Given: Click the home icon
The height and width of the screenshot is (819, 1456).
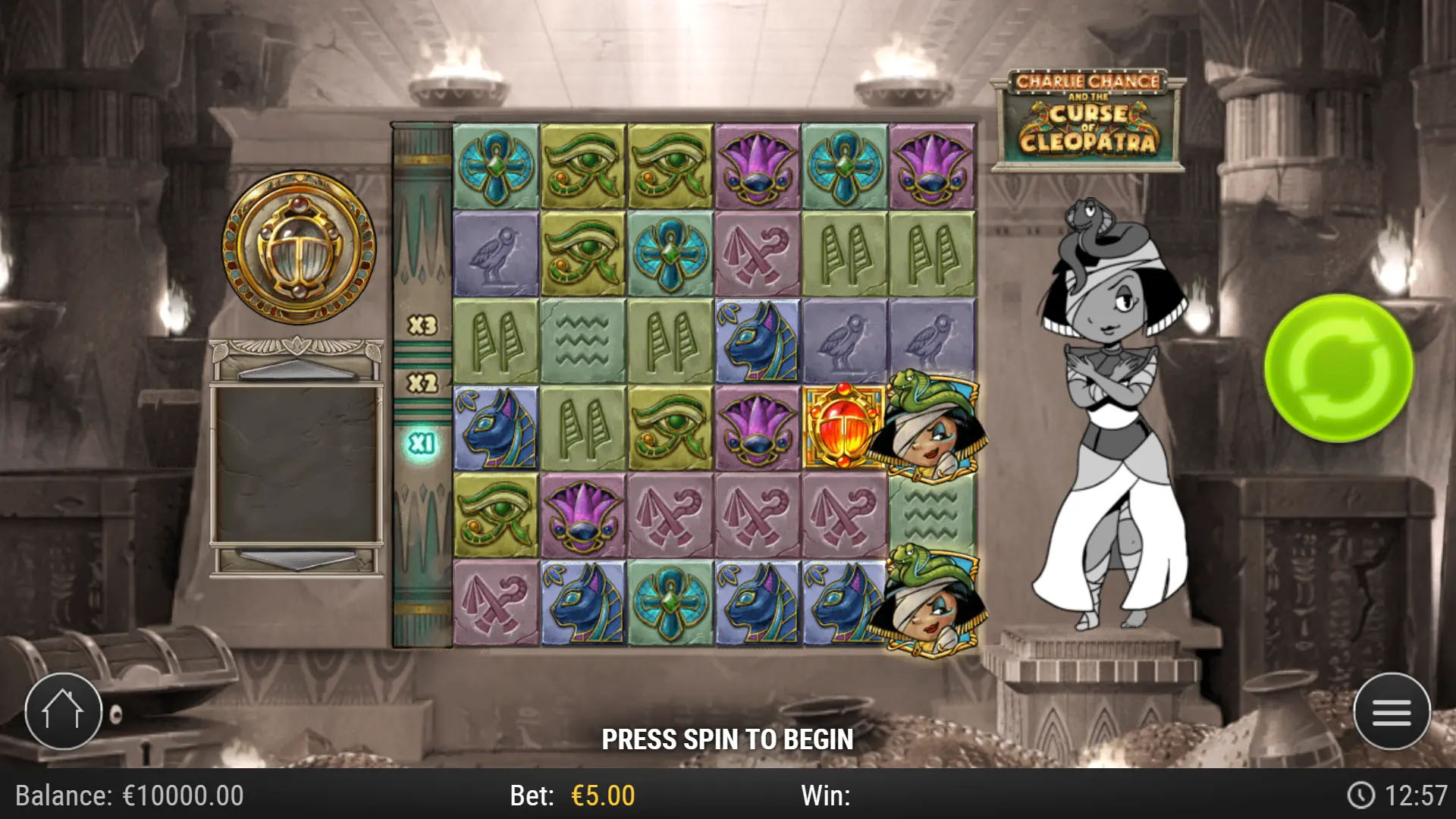Looking at the screenshot, I should tap(64, 711).
